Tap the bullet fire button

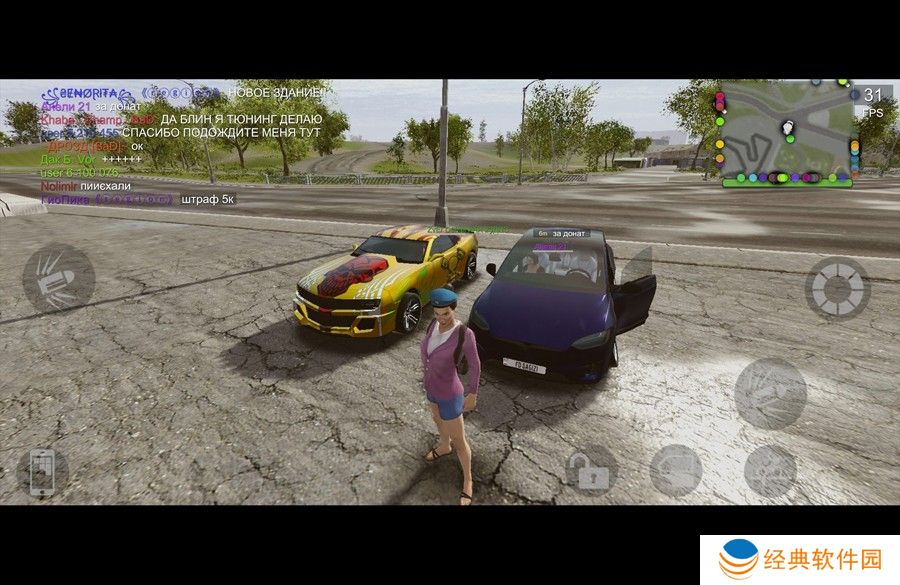point(58,278)
